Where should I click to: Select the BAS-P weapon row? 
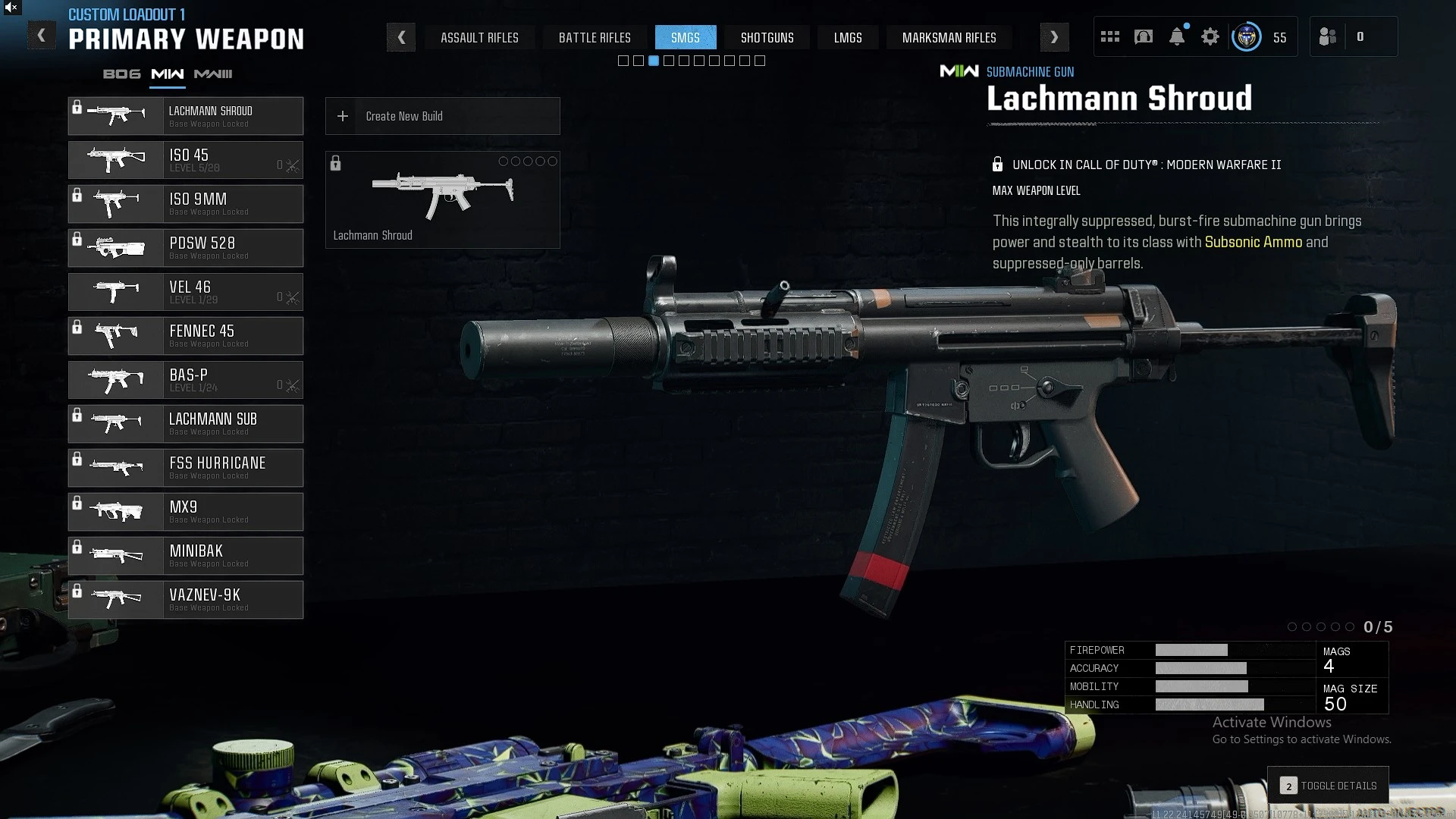pyautogui.click(x=186, y=380)
